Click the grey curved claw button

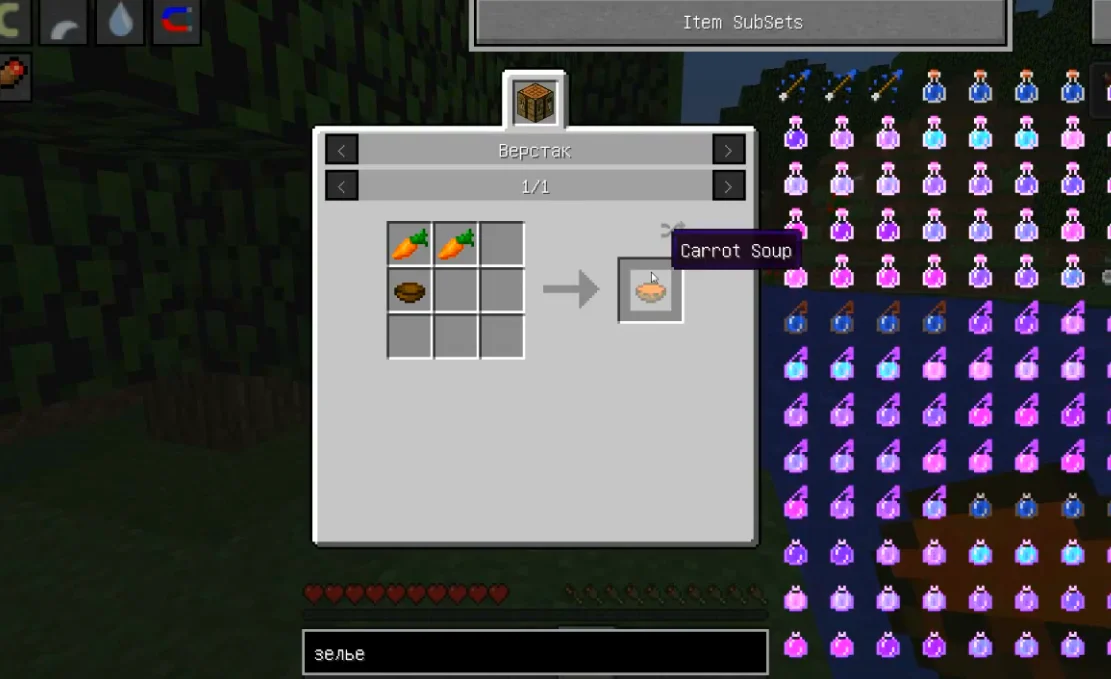(x=63, y=21)
